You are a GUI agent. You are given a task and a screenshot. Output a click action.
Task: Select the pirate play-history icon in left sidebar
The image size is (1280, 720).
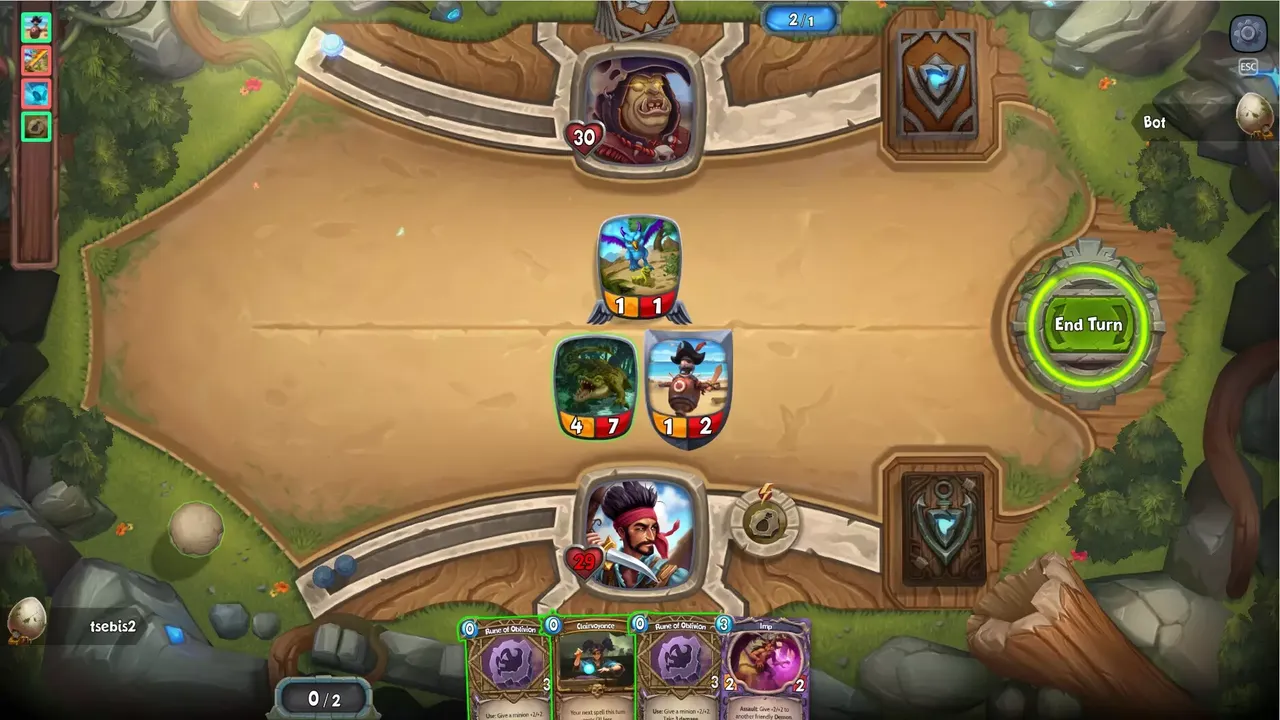[x=36, y=28]
